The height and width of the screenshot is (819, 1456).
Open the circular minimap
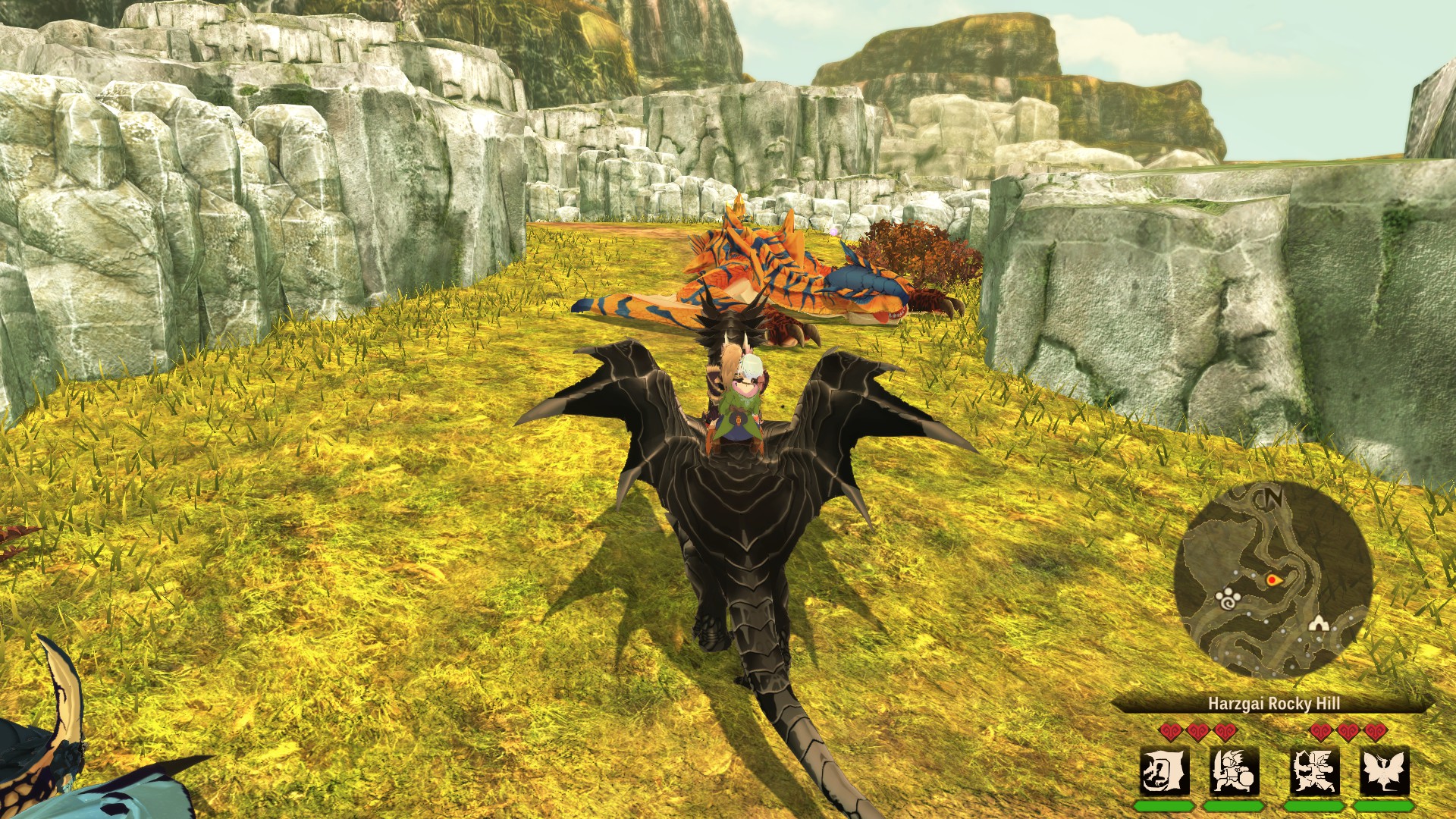(1273, 580)
